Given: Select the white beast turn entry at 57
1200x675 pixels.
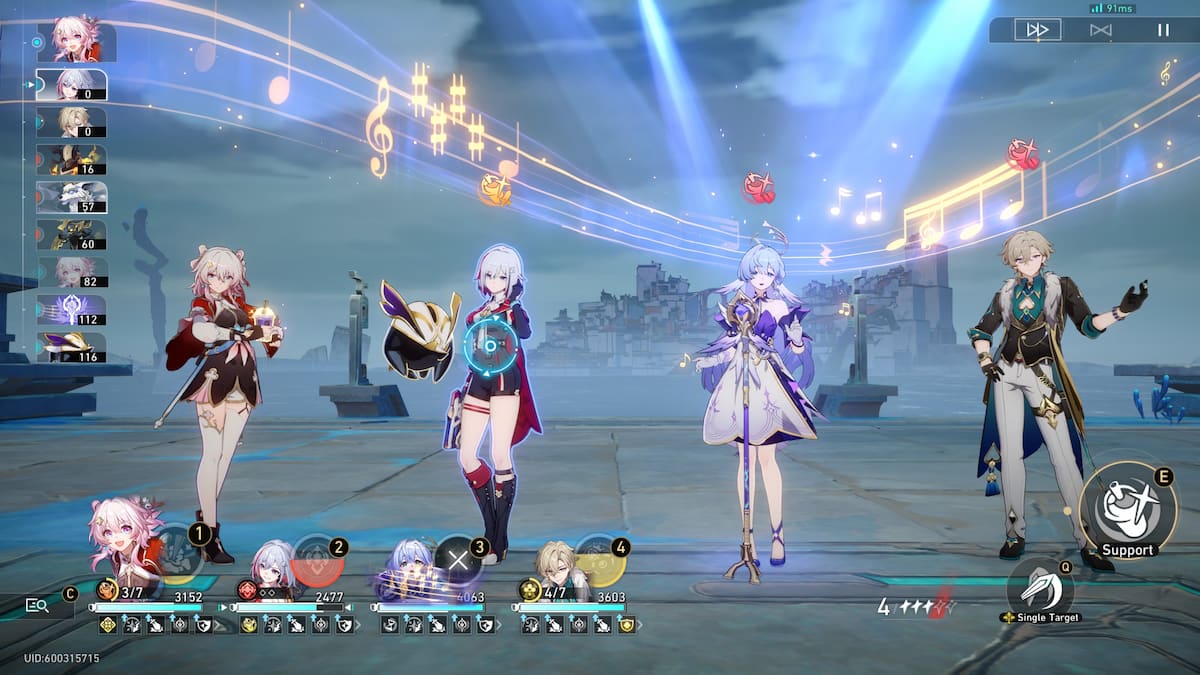Looking at the screenshot, I should pos(72,197).
